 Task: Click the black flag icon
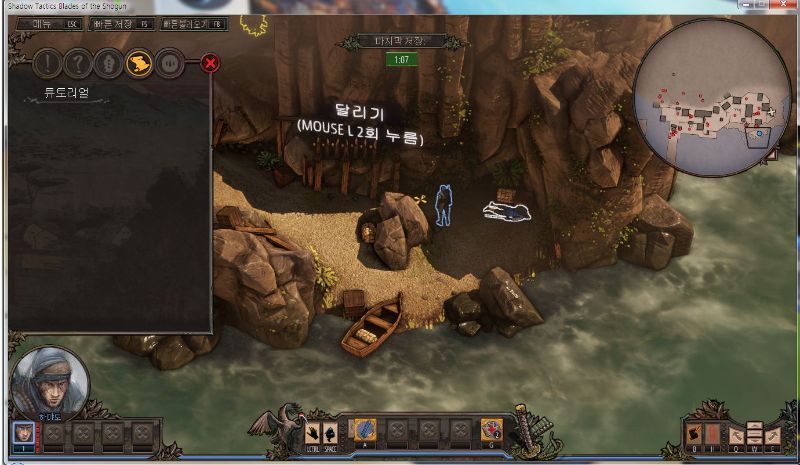(x=692, y=433)
